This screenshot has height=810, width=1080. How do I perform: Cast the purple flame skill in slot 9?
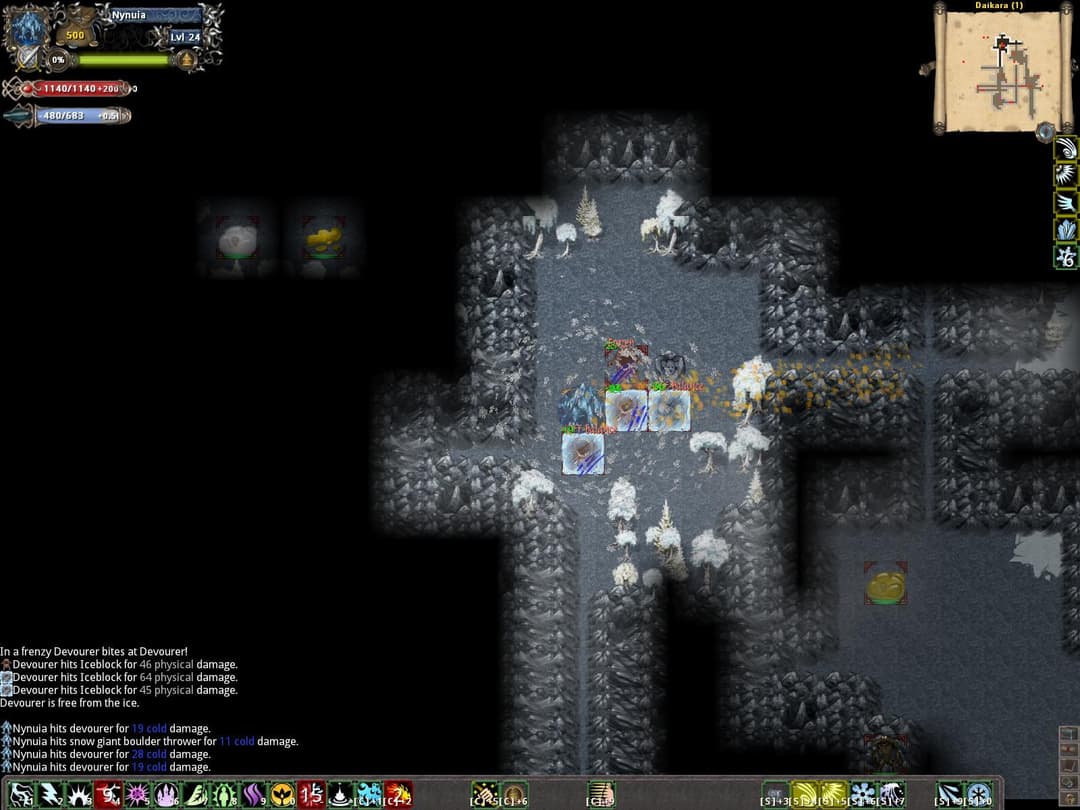pyautogui.click(x=253, y=795)
